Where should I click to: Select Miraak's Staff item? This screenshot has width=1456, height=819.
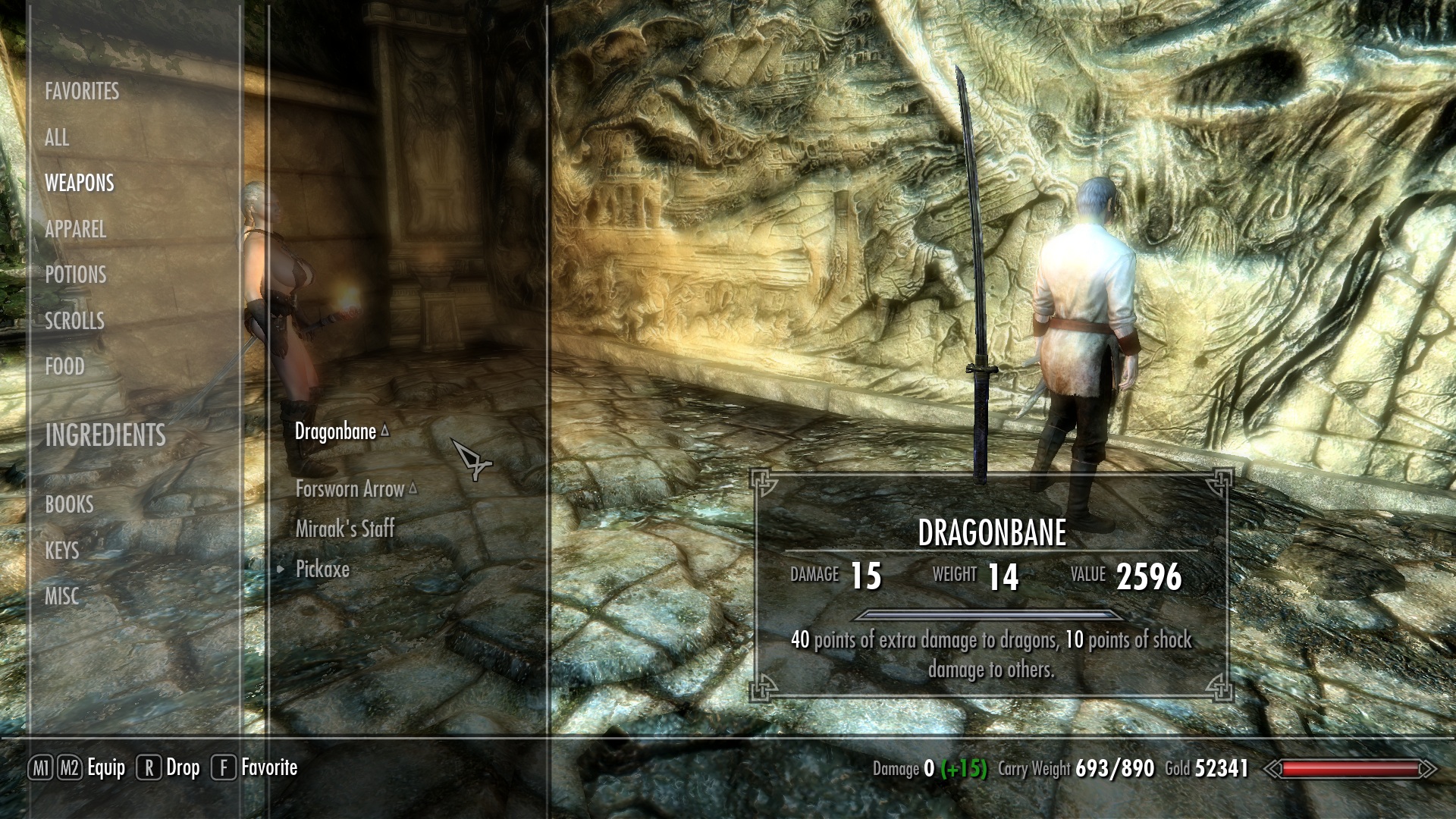tap(345, 529)
